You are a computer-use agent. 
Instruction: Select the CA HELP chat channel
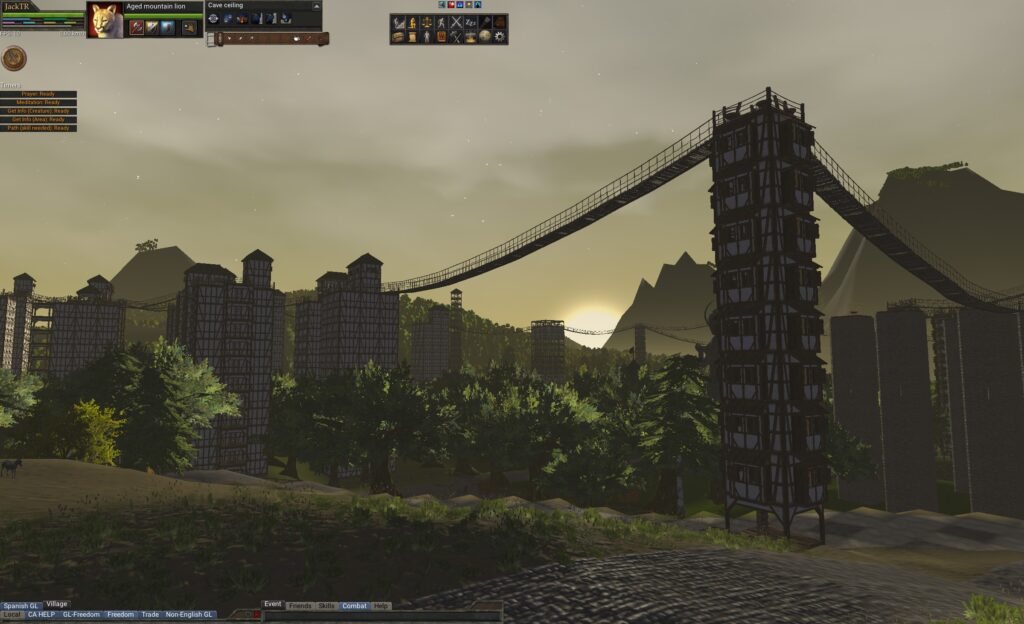pos(41,615)
